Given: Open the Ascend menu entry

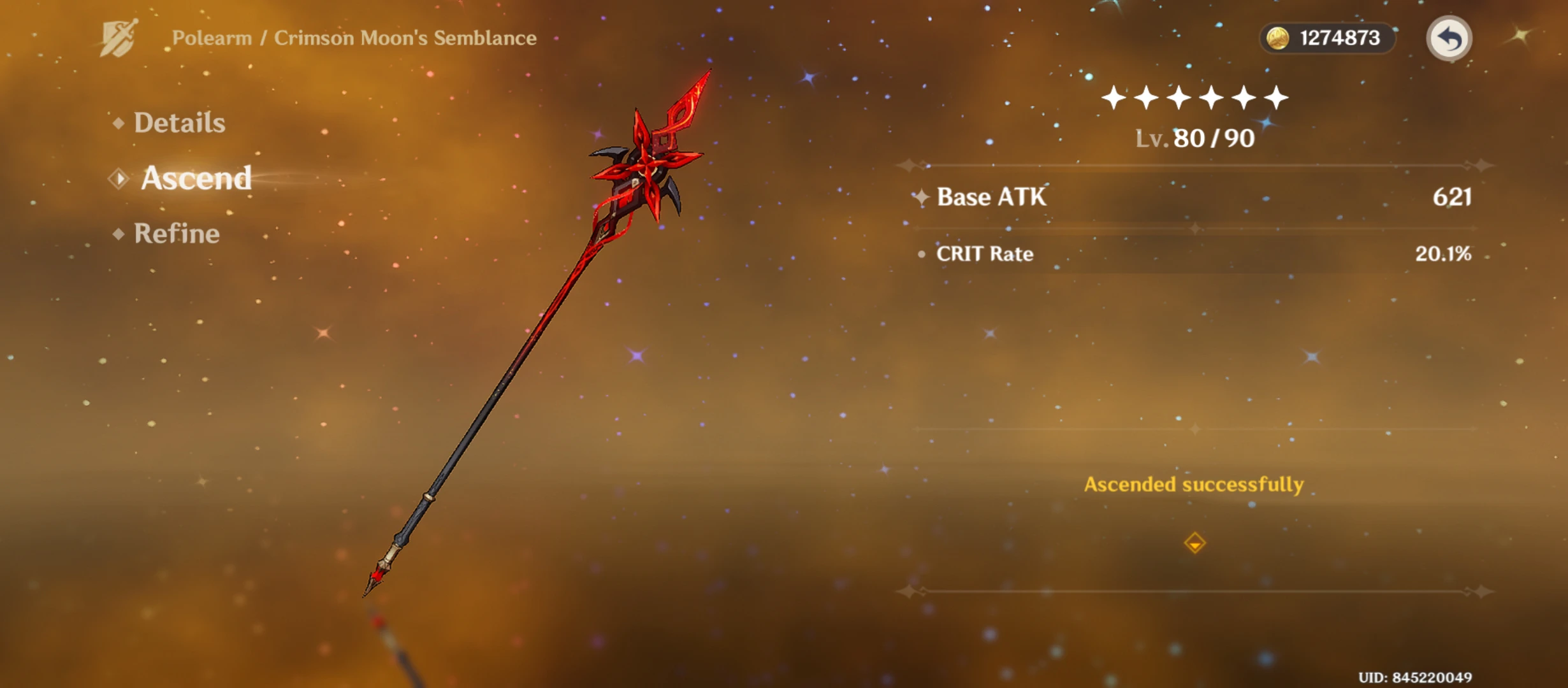Looking at the screenshot, I should click(x=196, y=178).
